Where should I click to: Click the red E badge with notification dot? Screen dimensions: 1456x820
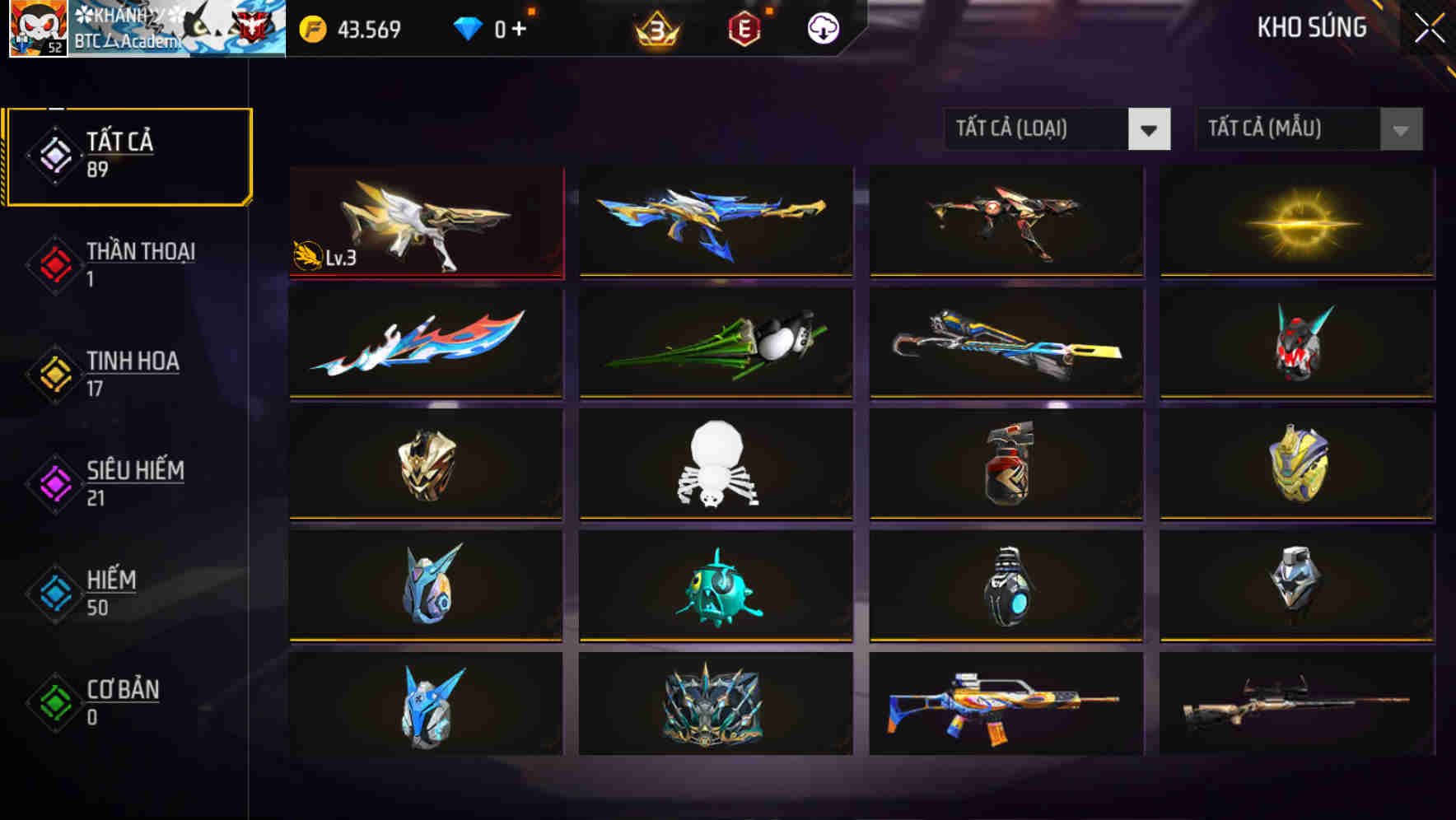tap(744, 27)
